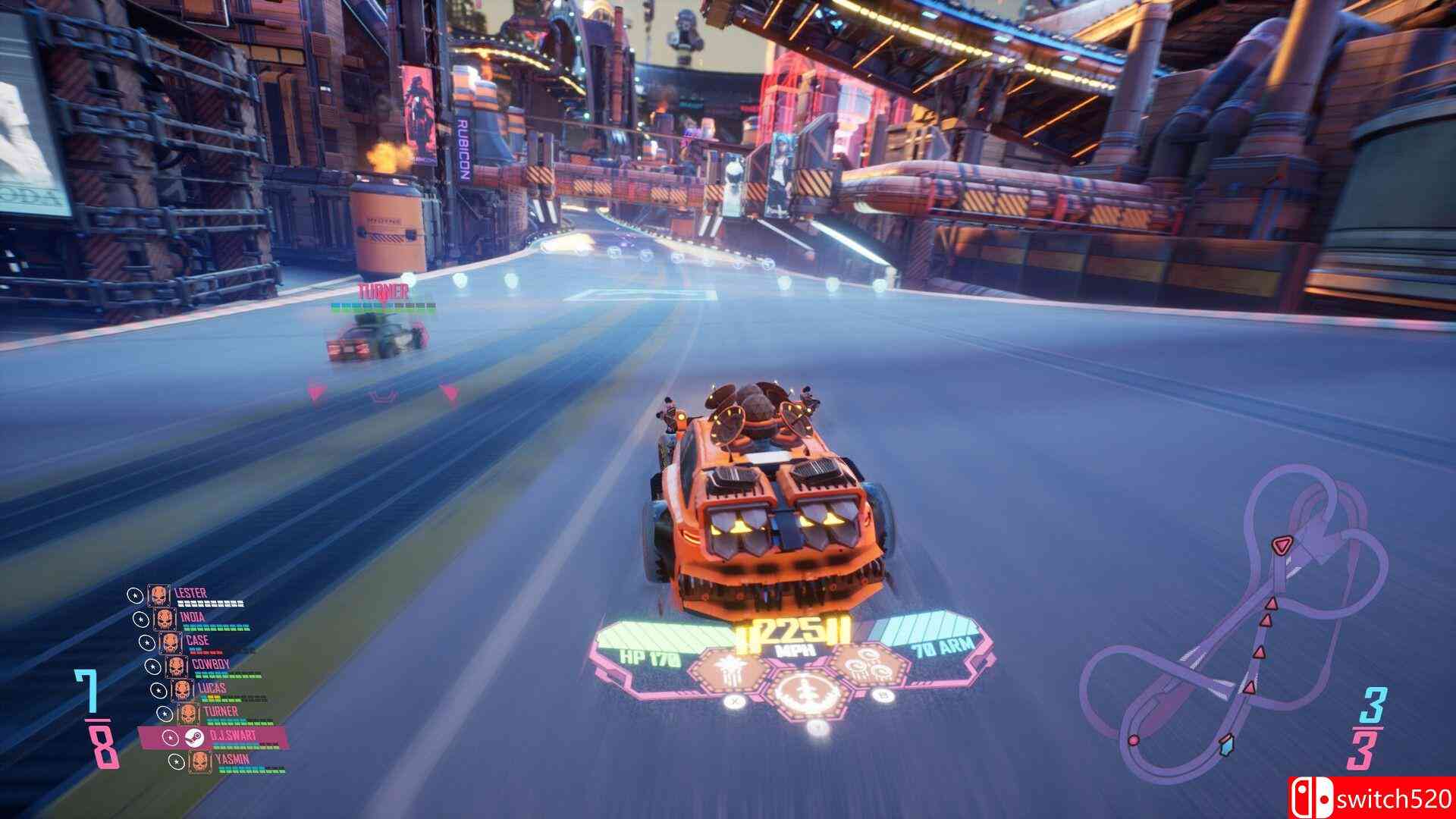Select Case in the racer list
This screenshot has width=1456, height=819.
pos(196,641)
